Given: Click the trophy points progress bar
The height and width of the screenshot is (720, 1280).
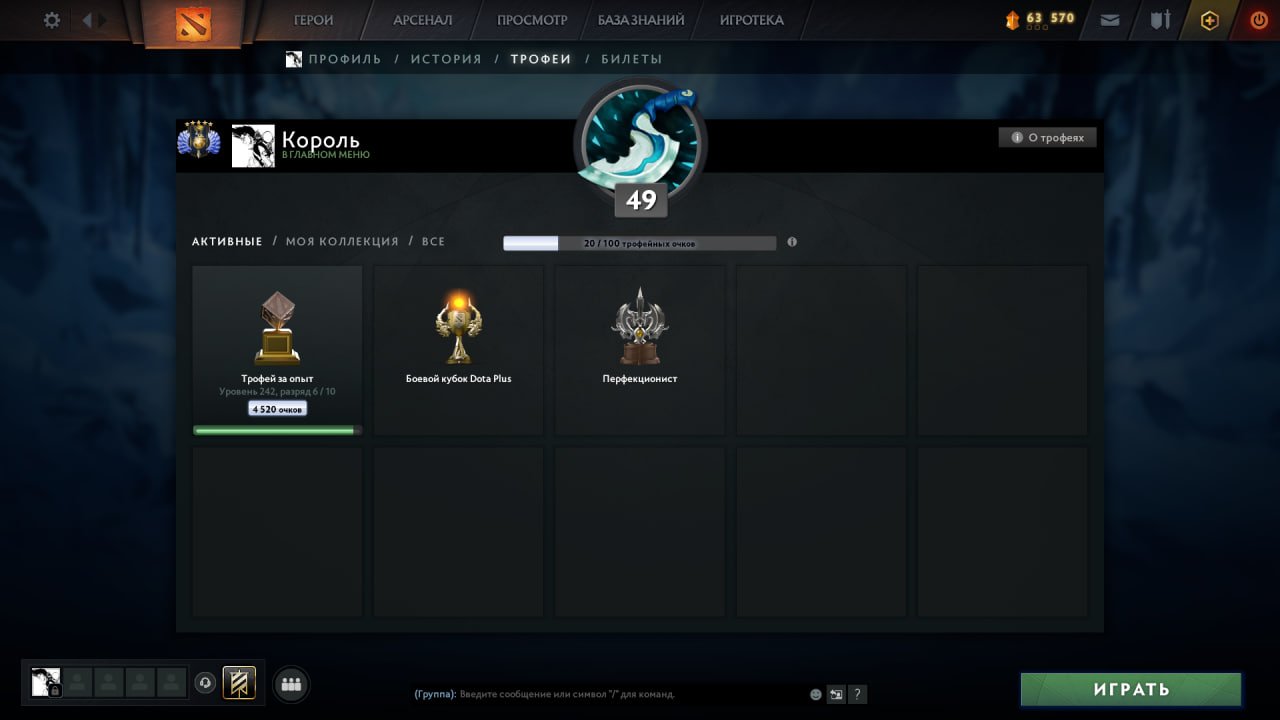Looking at the screenshot, I should 640,242.
